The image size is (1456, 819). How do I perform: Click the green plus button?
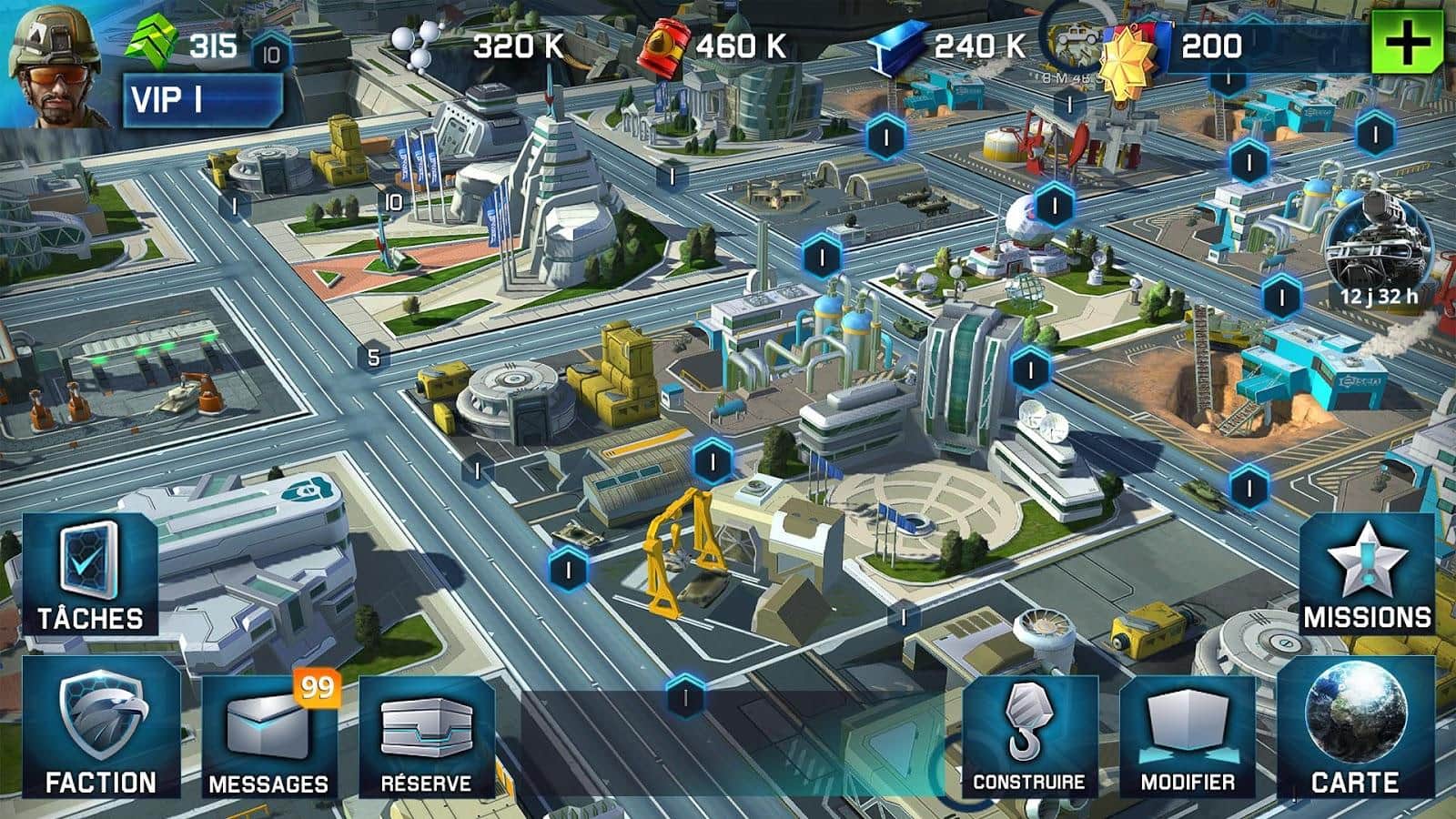[x=1407, y=44]
